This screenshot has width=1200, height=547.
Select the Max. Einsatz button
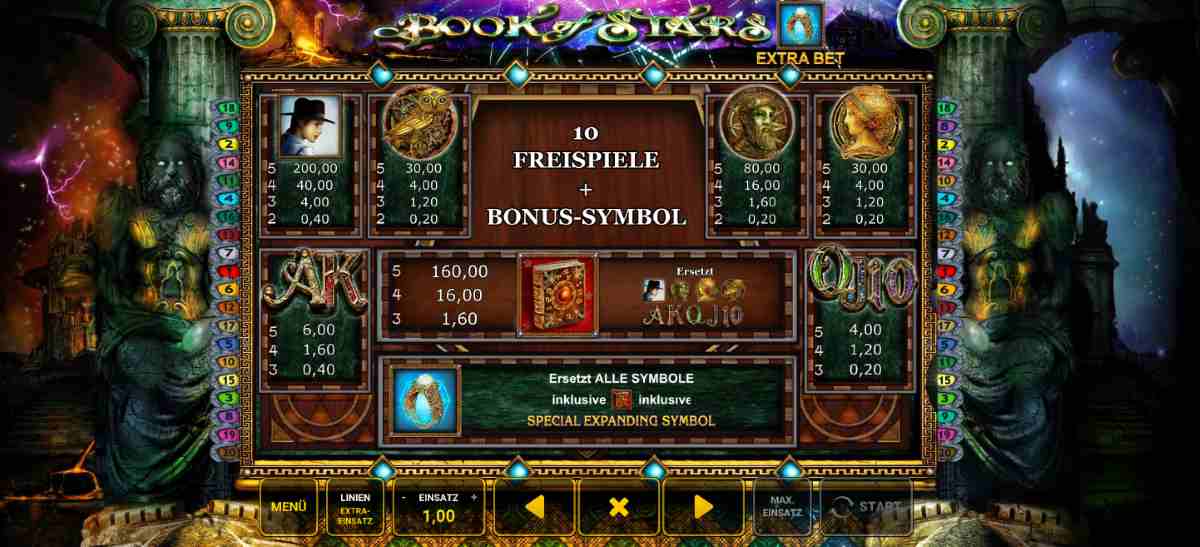782,506
